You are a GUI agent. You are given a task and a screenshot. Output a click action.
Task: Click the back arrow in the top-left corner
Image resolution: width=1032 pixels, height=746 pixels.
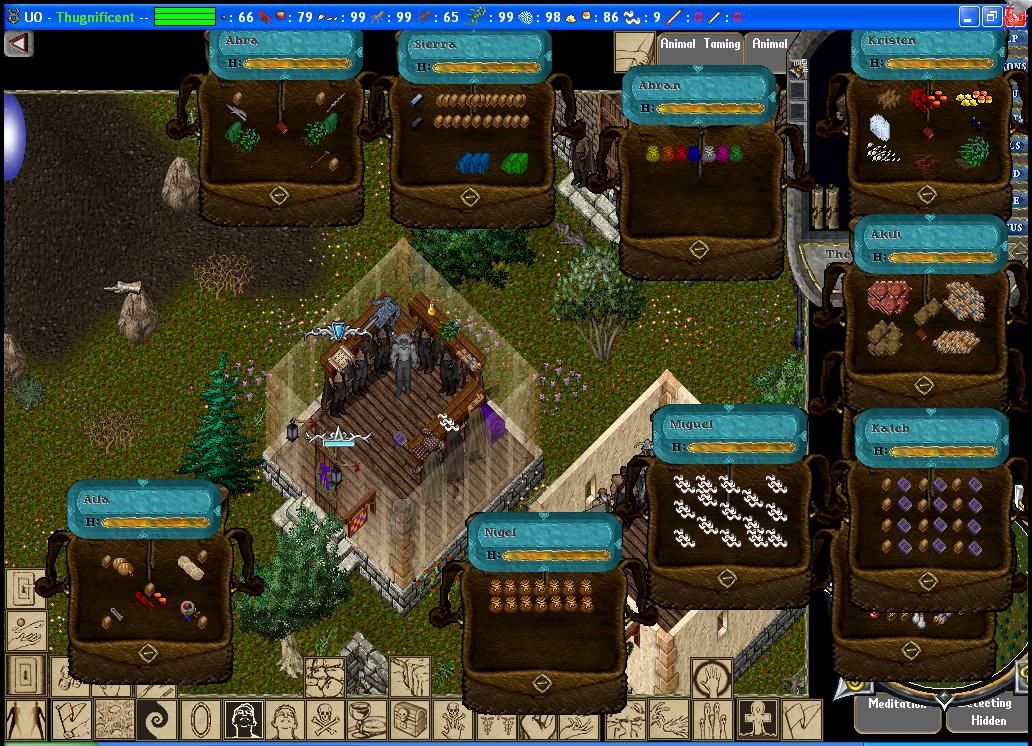[x=19, y=44]
